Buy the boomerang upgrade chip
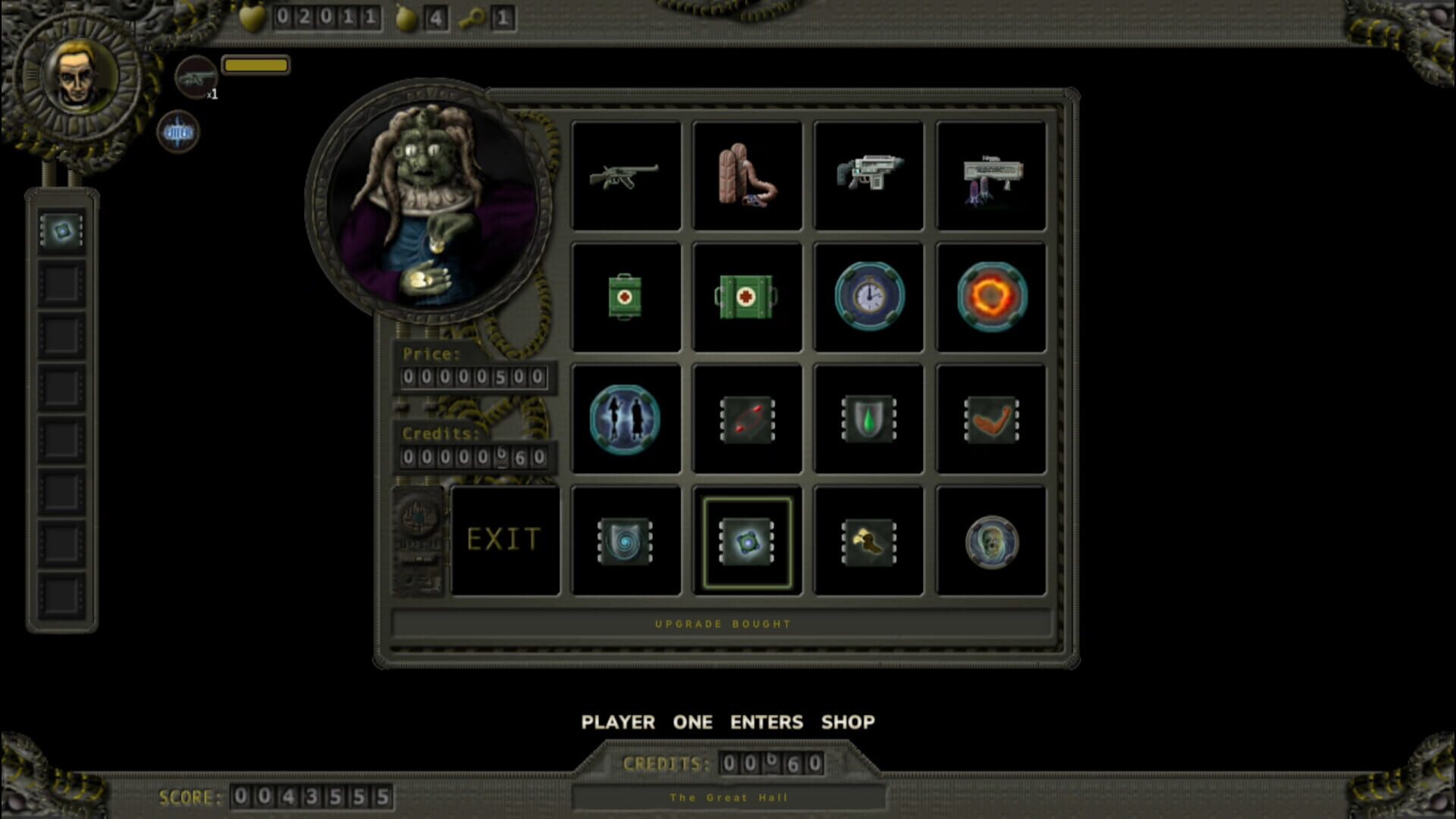Screen dimensions: 1456x819 coord(991,419)
